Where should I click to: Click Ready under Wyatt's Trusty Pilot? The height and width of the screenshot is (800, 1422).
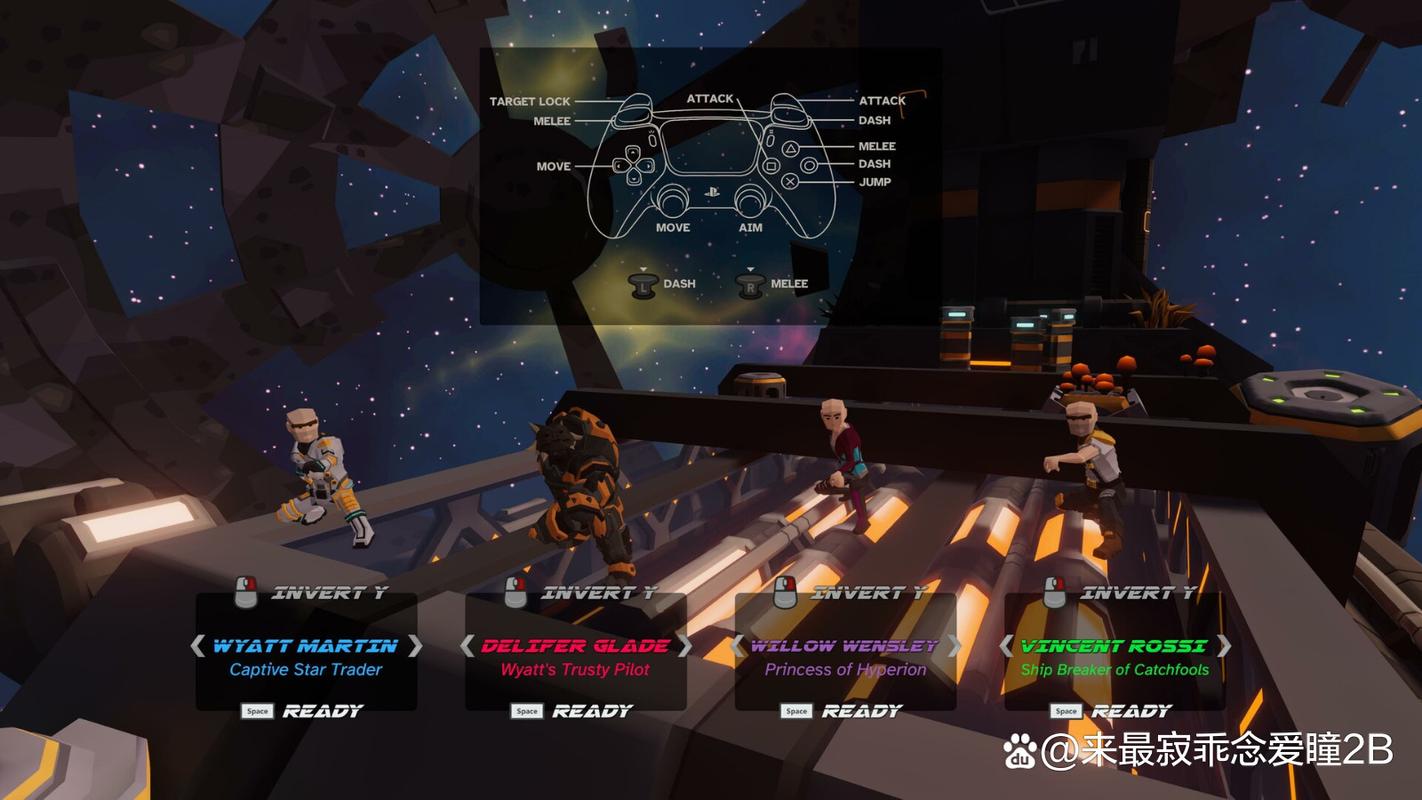(573, 711)
